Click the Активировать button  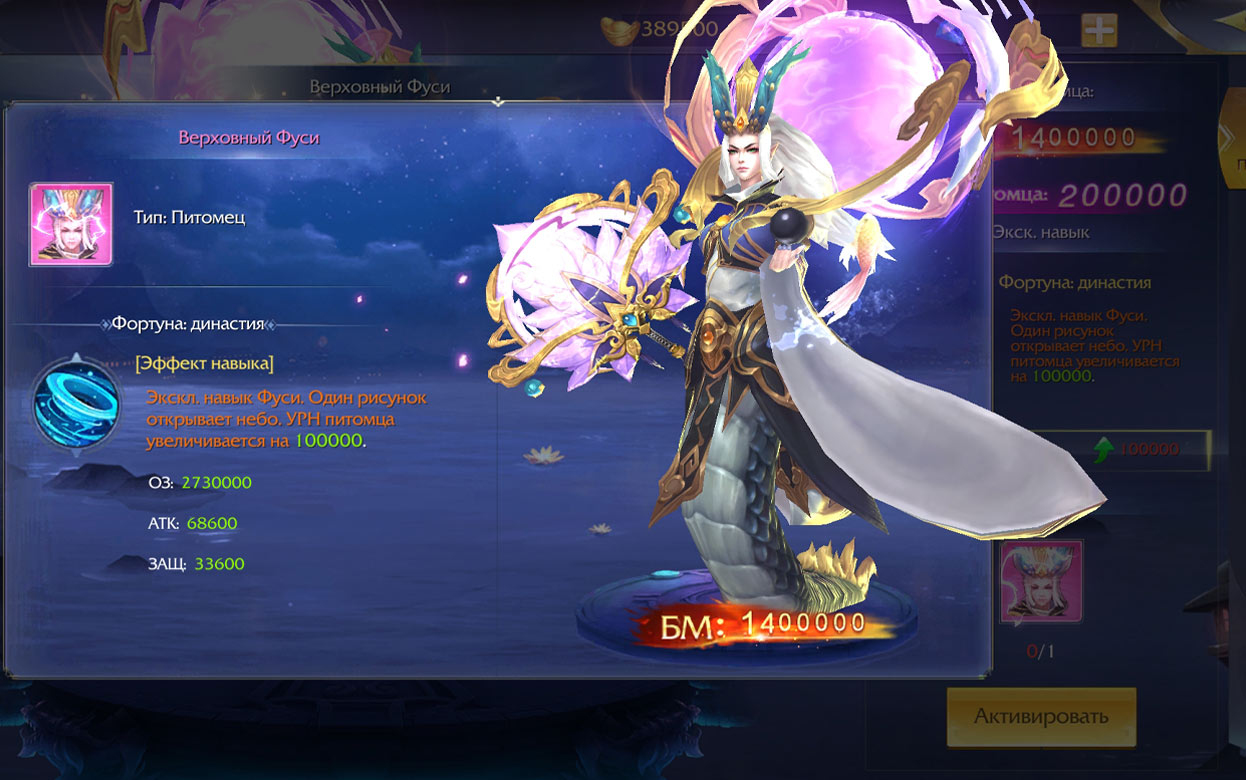tap(1041, 717)
